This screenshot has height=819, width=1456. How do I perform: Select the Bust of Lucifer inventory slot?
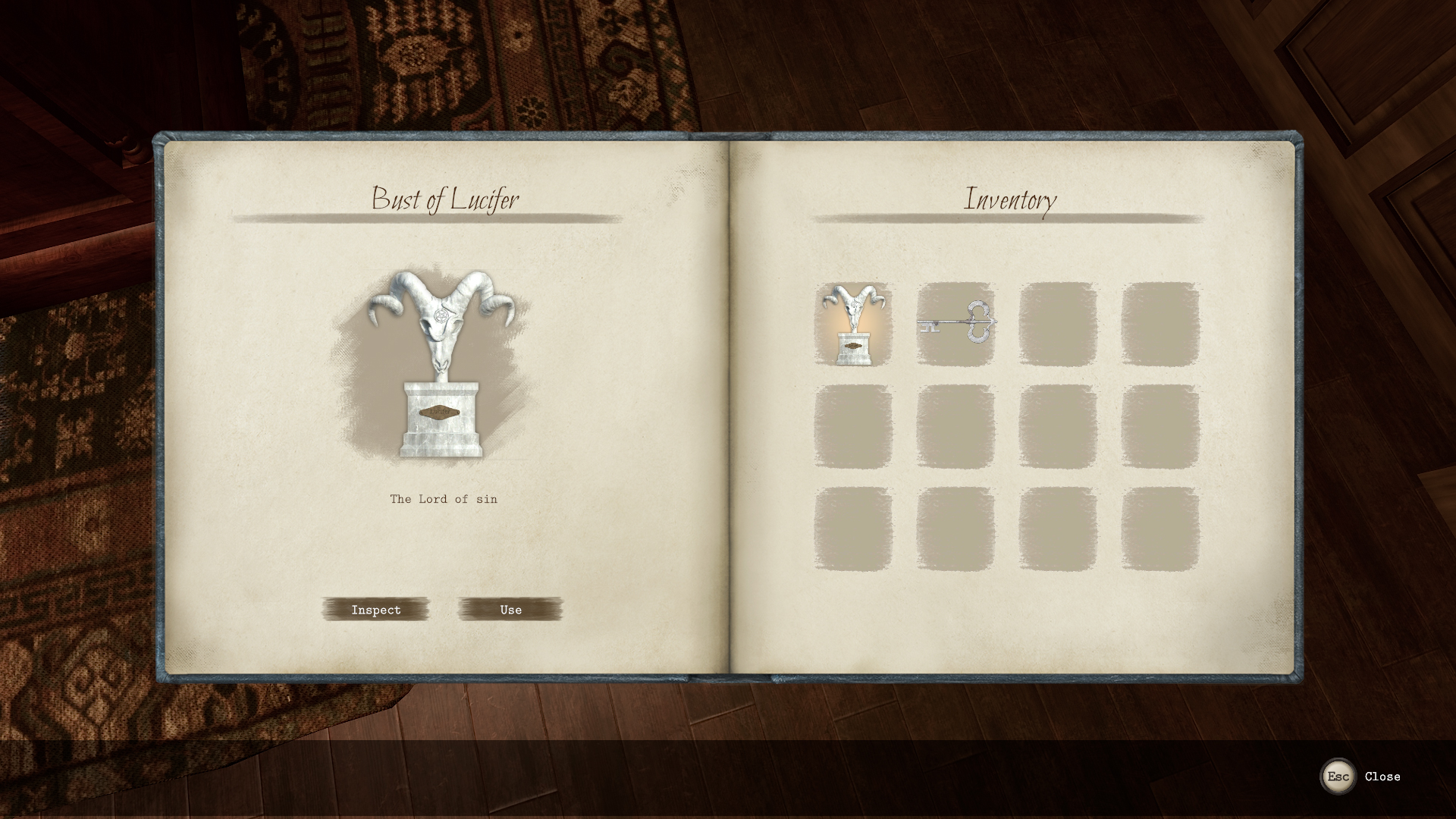click(853, 325)
